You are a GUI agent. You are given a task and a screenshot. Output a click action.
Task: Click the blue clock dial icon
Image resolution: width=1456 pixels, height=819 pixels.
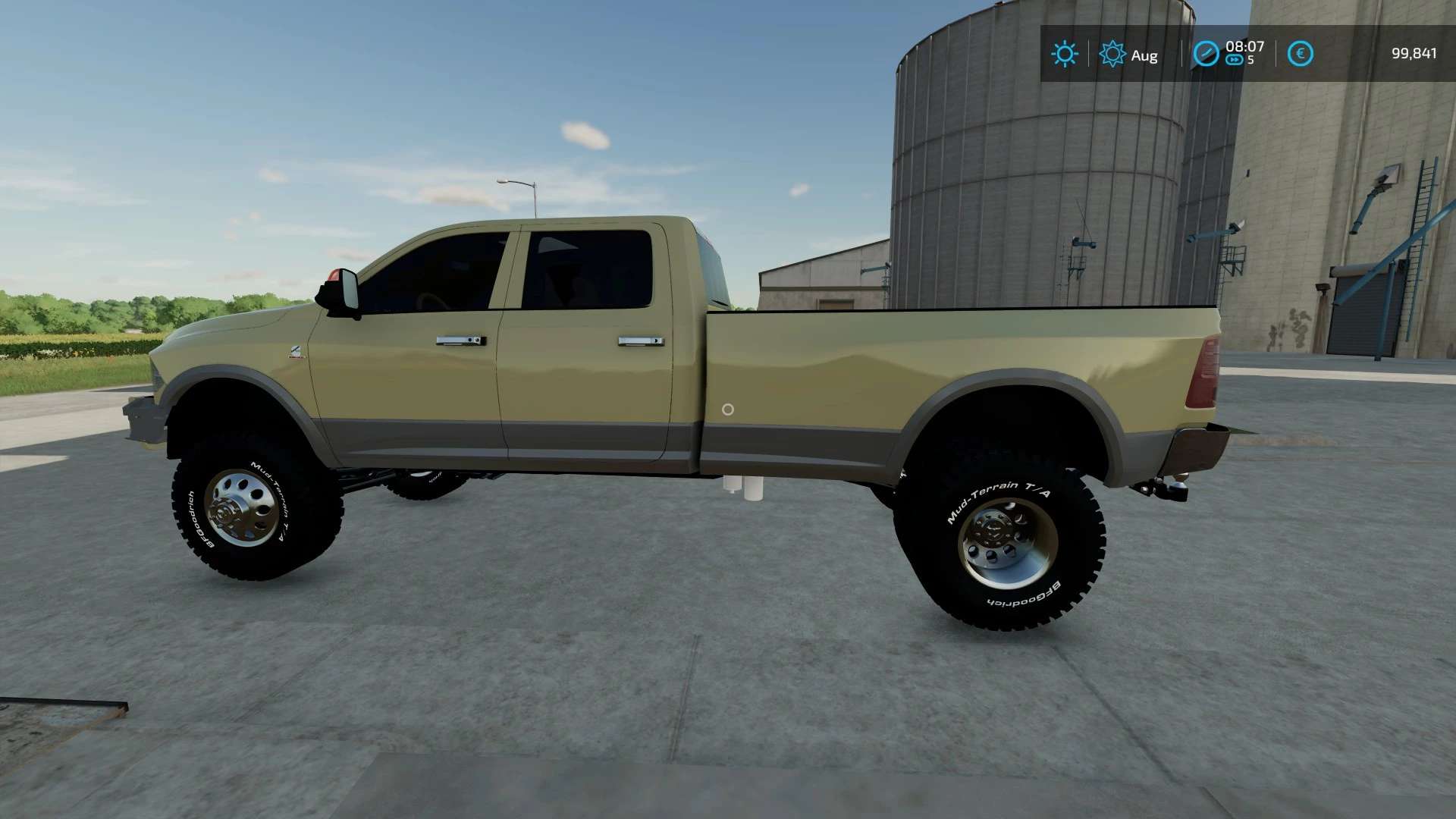[x=1207, y=53]
